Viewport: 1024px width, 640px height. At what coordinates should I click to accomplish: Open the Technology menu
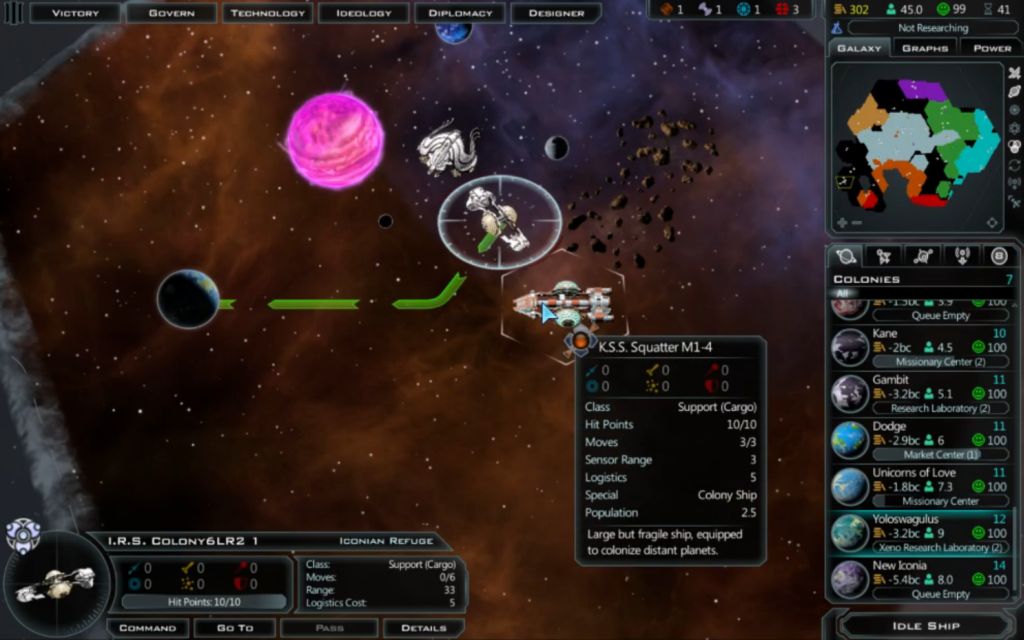pos(267,13)
